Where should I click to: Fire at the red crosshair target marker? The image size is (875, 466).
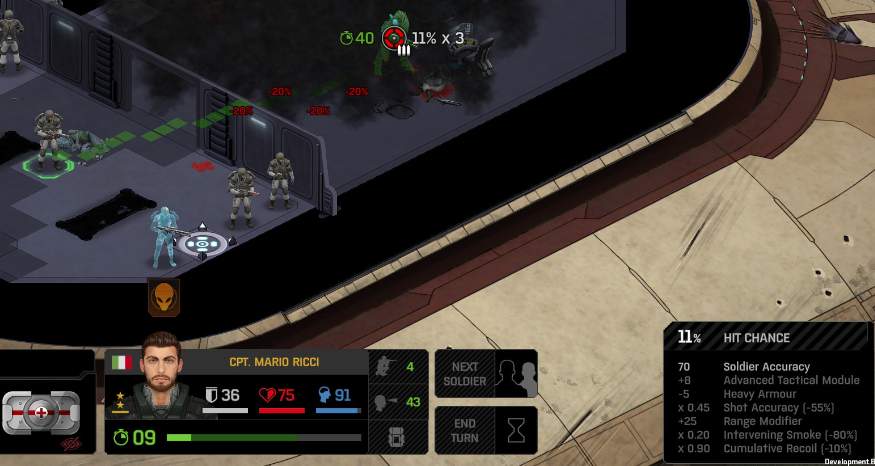[394, 38]
